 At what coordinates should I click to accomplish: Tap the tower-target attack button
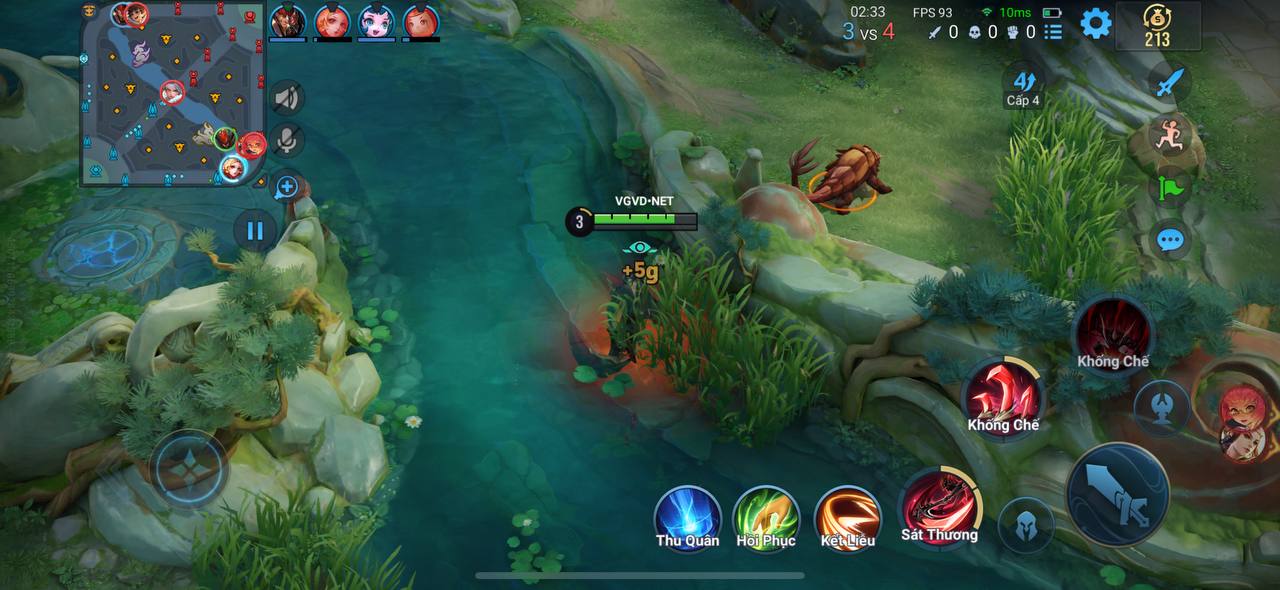click(x=1161, y=407)
